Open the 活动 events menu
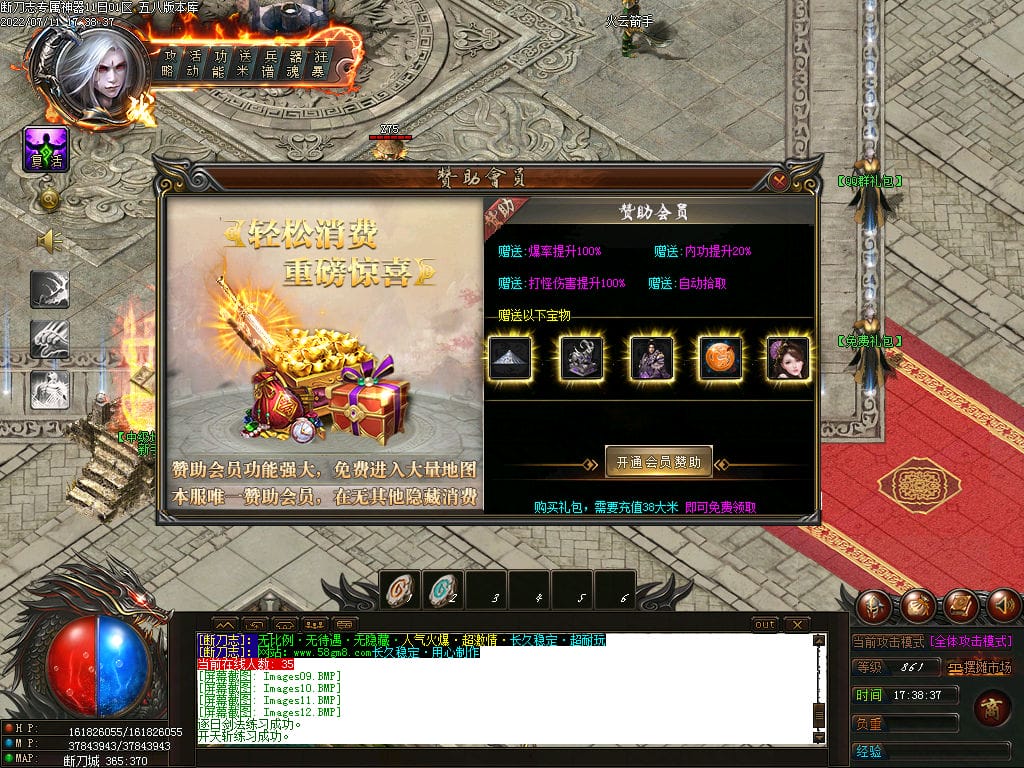This screenshot has height=768, width=1024. 194,63
